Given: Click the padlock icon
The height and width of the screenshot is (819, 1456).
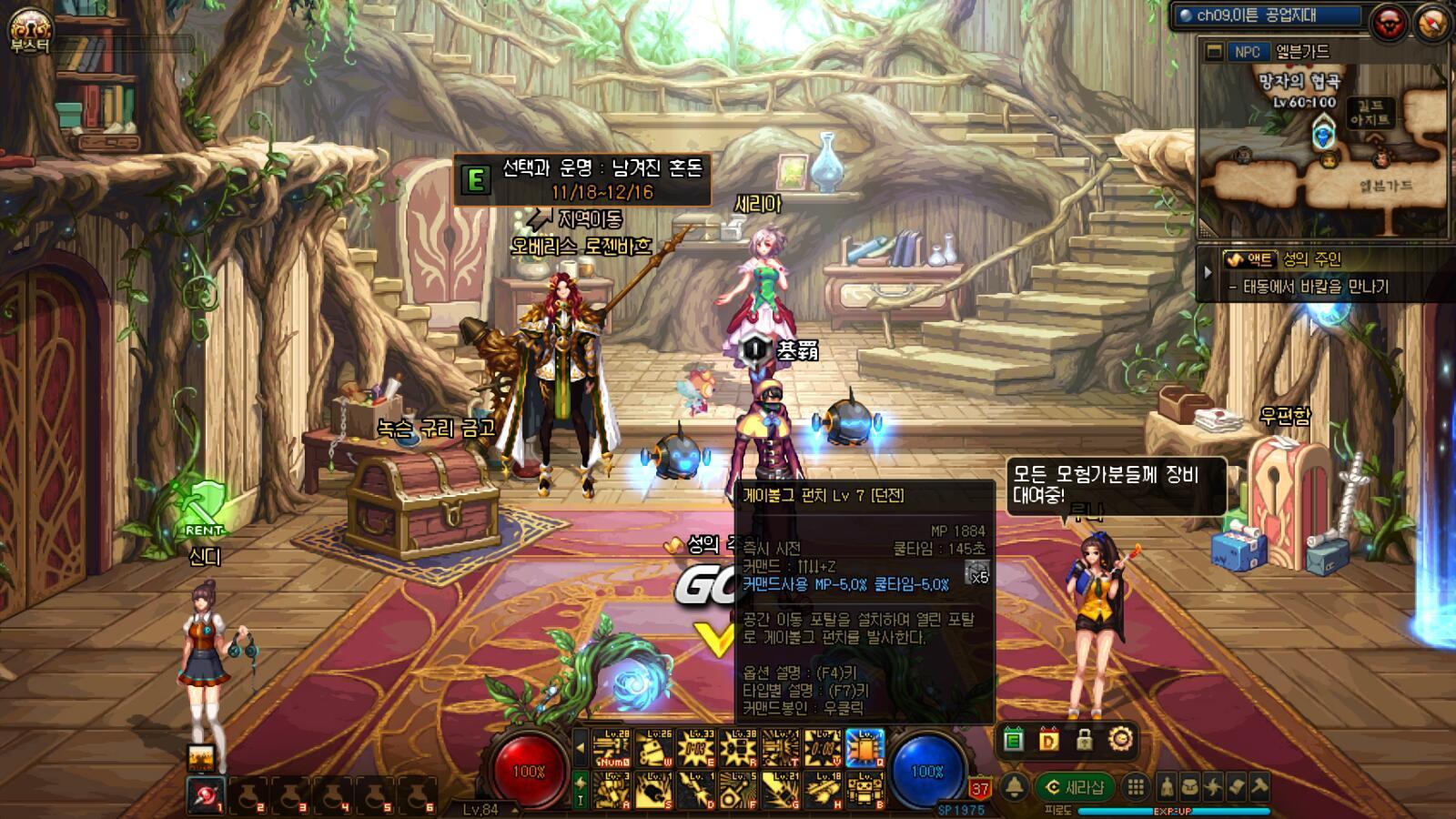Looking at the screenshot, I should [x=1084, y=741].
